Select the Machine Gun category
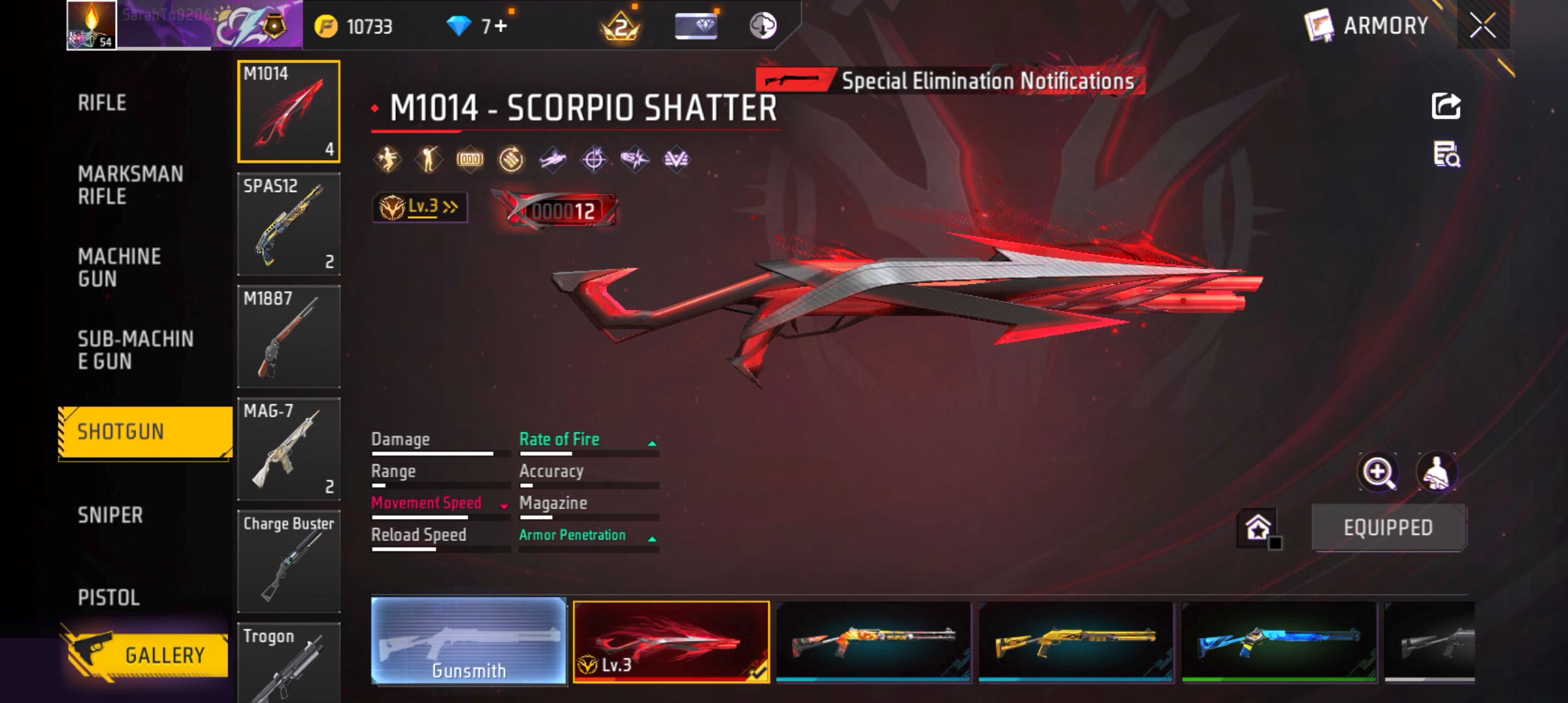1568x703 pixels. coord(119,268)
